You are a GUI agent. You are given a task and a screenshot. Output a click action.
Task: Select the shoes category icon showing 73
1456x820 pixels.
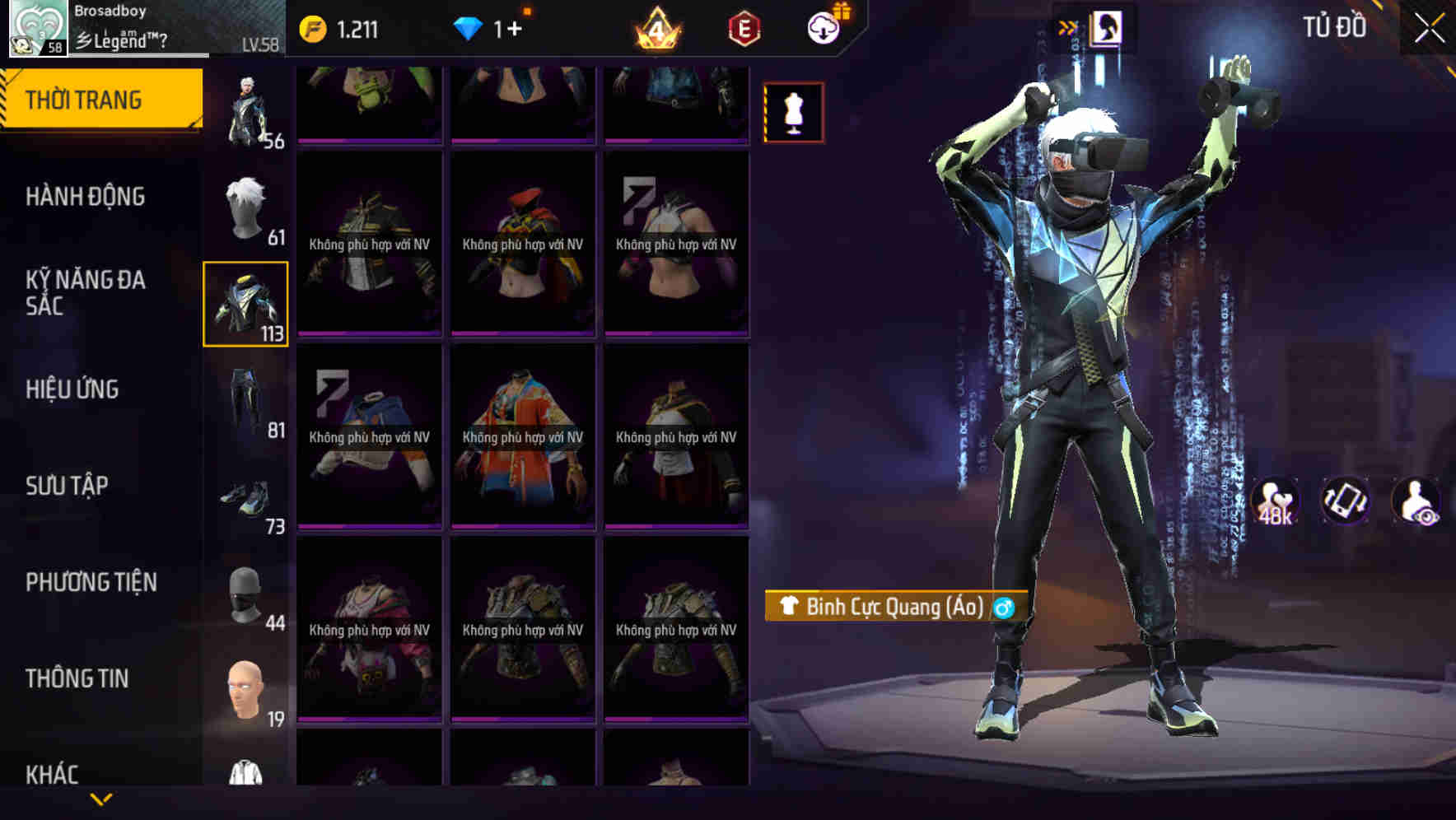(x=245, y=498)
